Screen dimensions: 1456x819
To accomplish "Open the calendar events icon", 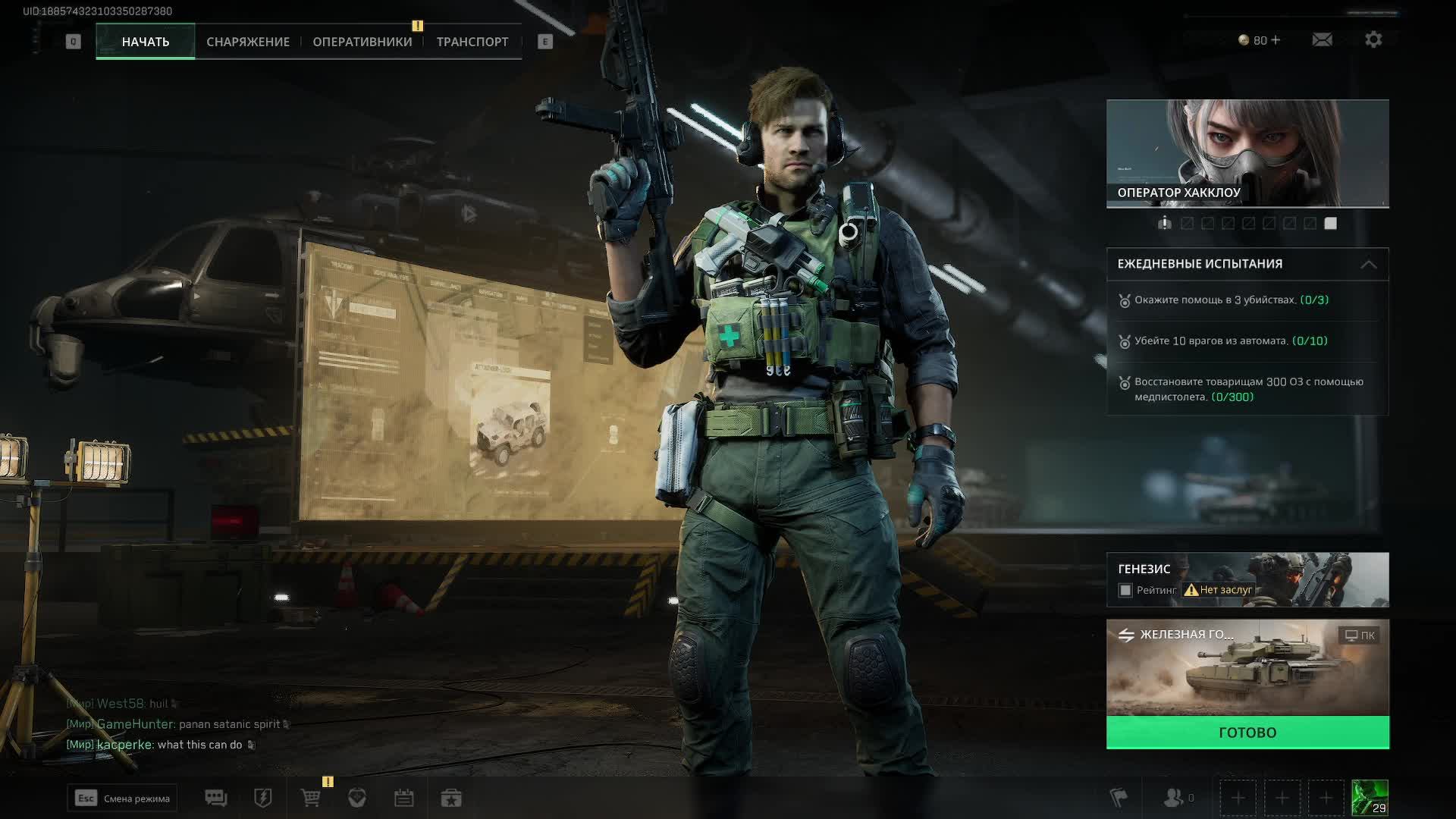I will point(403,798).
